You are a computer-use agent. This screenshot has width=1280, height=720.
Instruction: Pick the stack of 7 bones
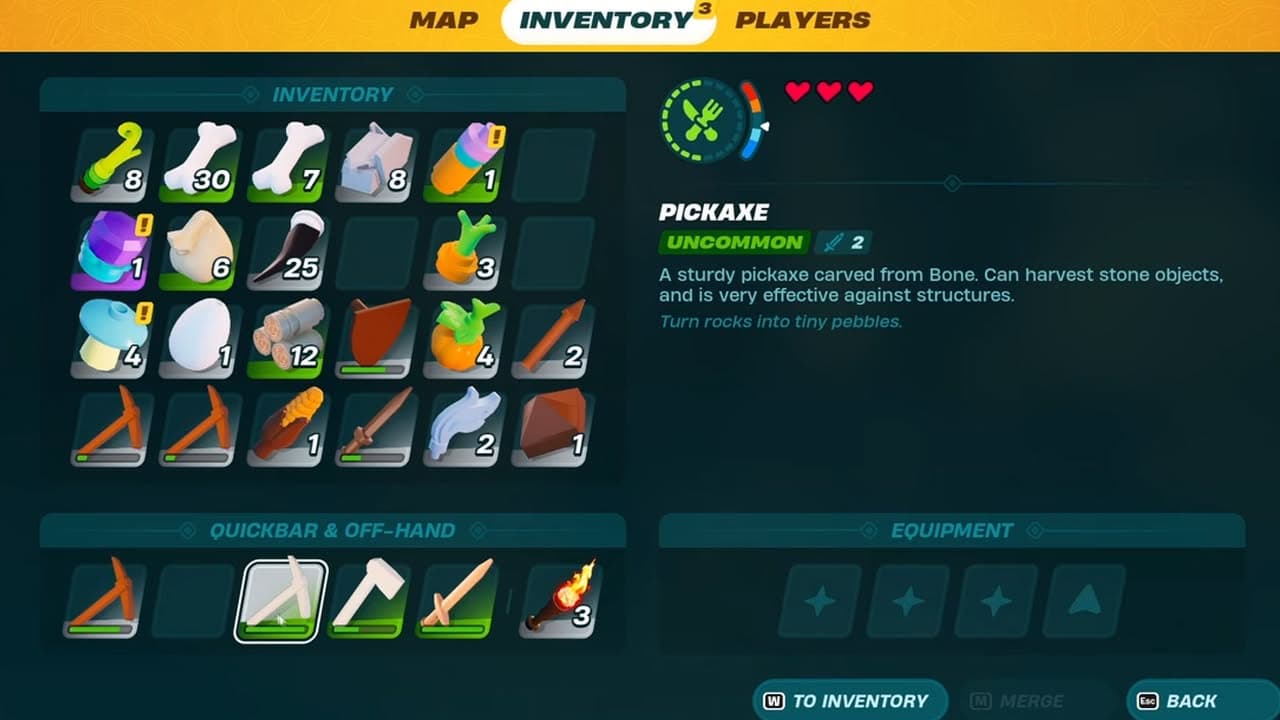point(288,163)
